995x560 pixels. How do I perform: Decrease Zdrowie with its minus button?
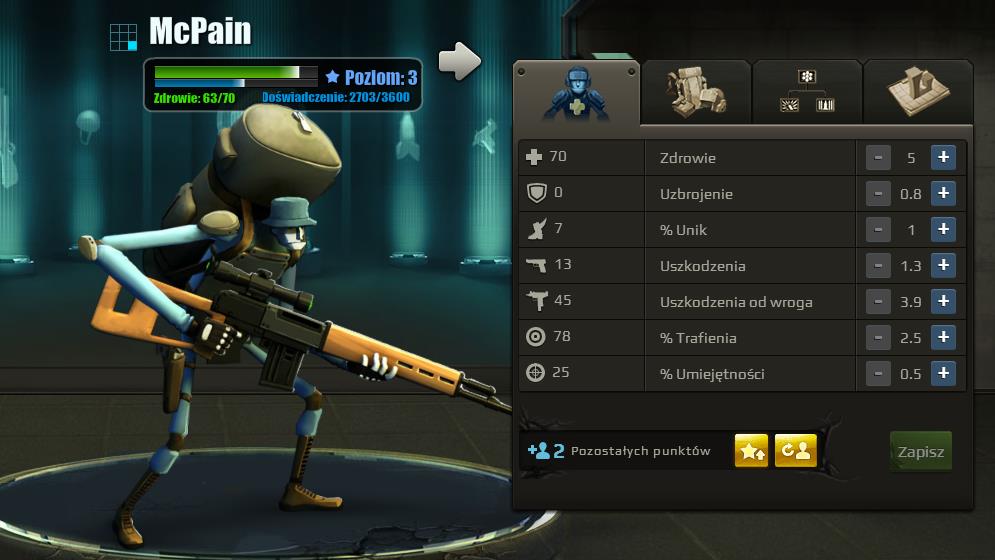pyautogui.click(x=877, y=158)
